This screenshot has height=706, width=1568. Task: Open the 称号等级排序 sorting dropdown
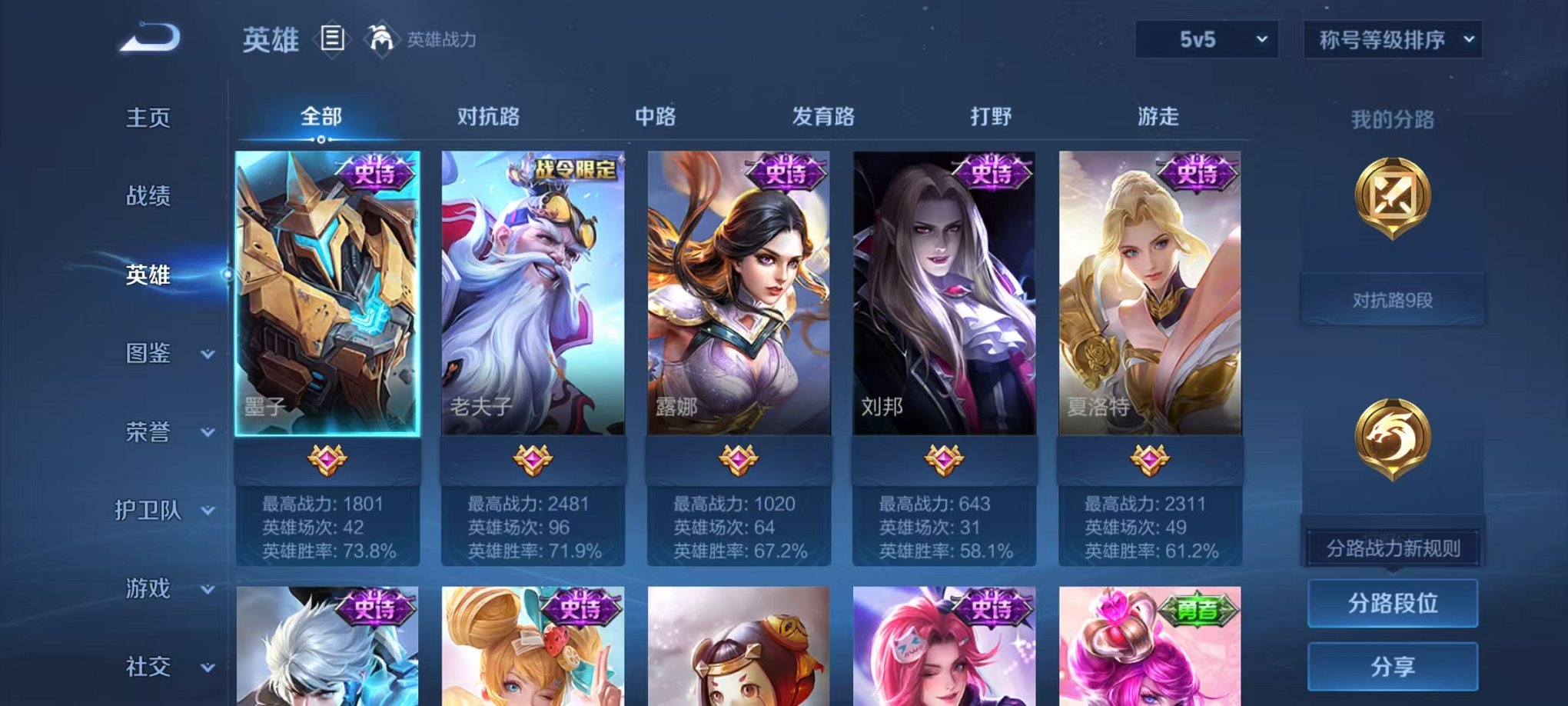tap(1391, 37)
